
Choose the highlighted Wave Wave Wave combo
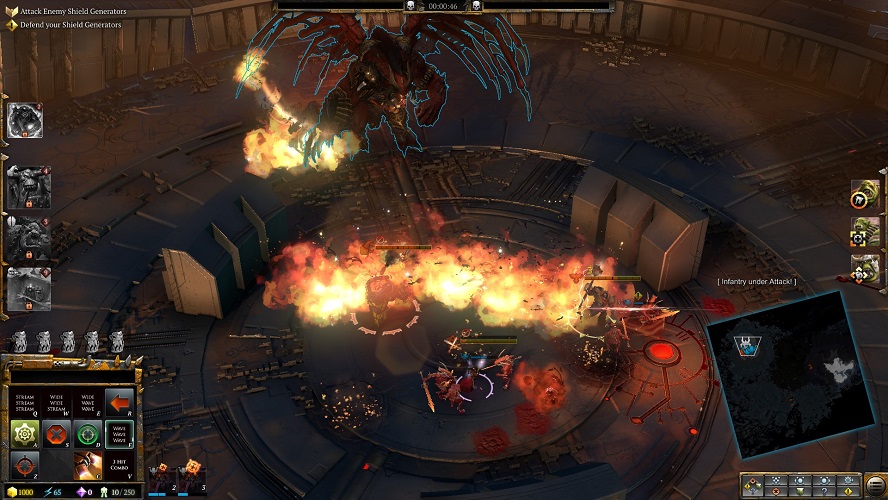click(x=119, y=435)
